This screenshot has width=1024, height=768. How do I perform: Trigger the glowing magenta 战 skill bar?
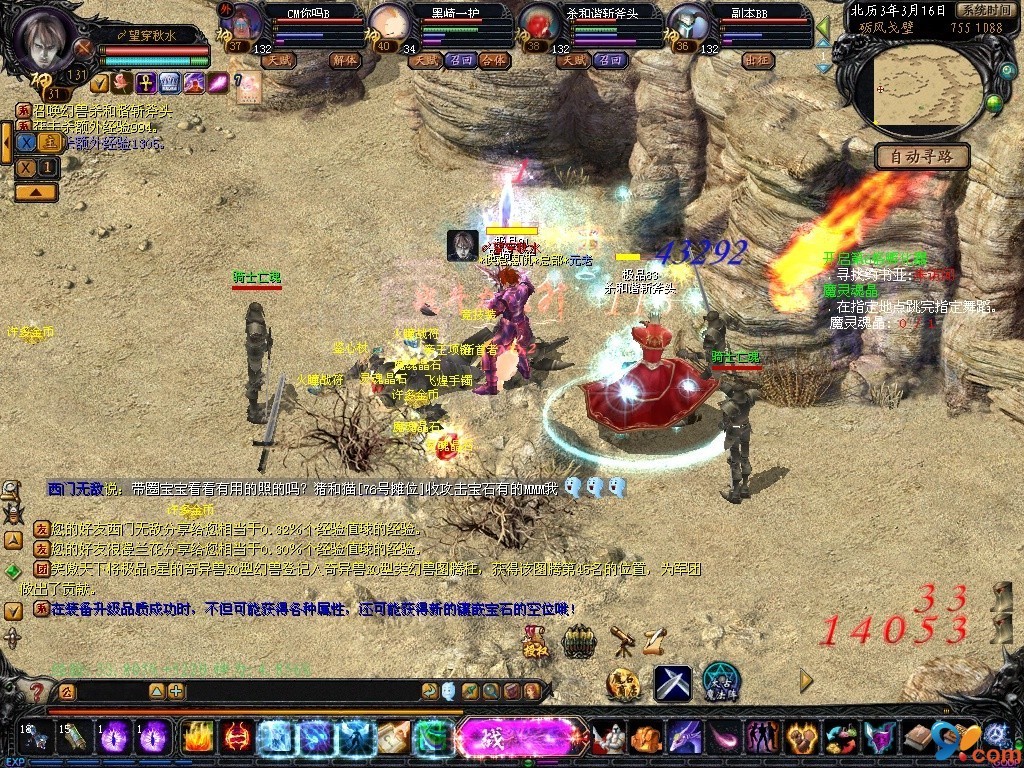coord(521,738)
